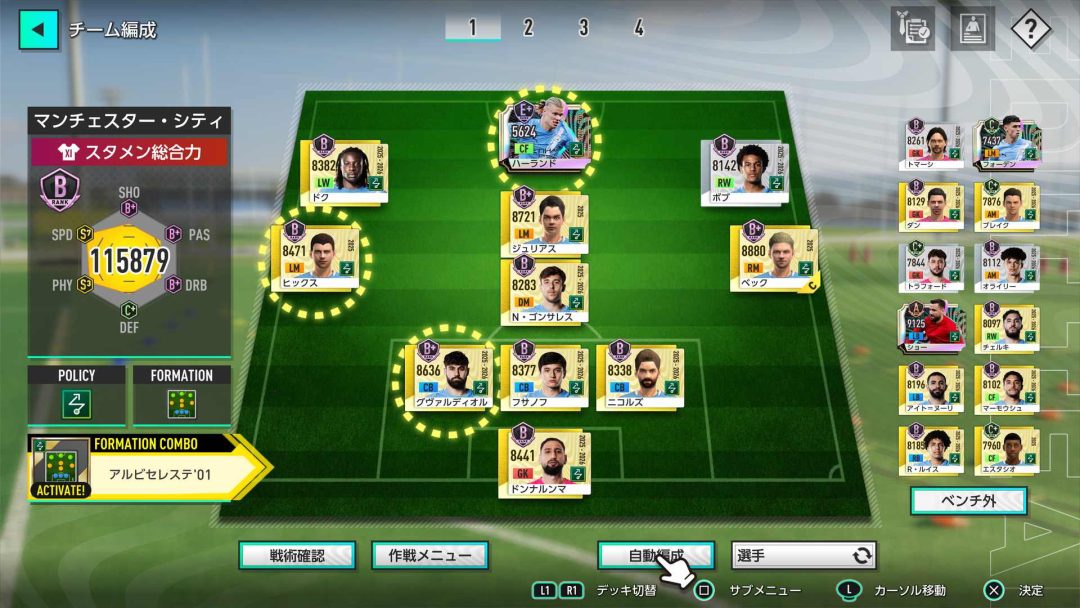Open the 作戦メニュー

[x=430, y=555]
